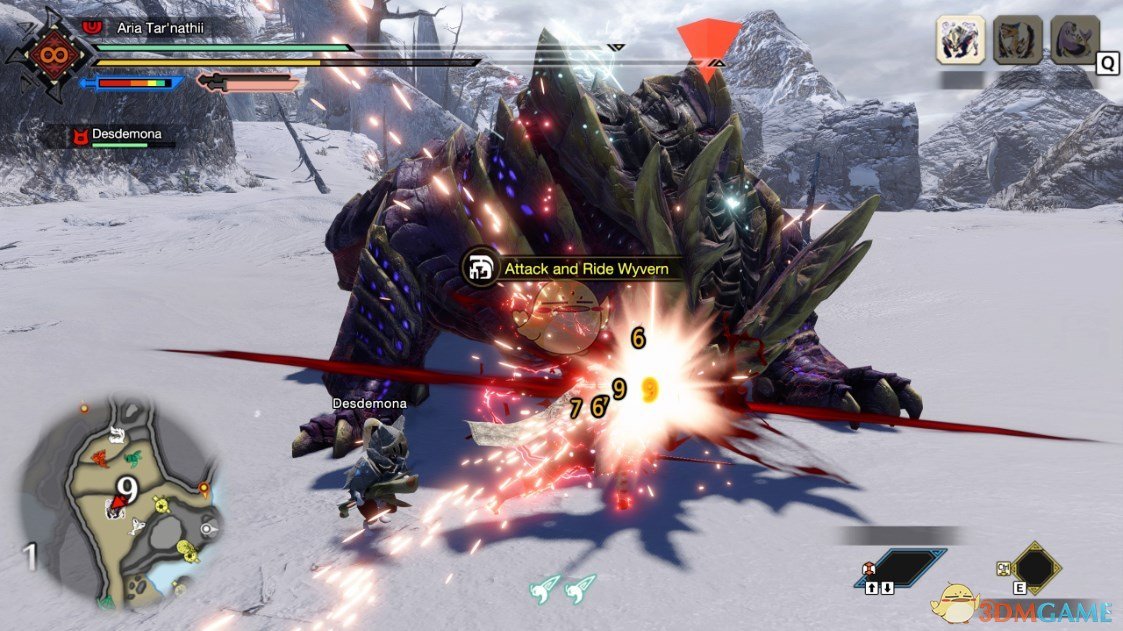The width and height of the screenshot is (1123, 631).
Task: Activate the gold diamond item slot
Action: (1034, 567)
